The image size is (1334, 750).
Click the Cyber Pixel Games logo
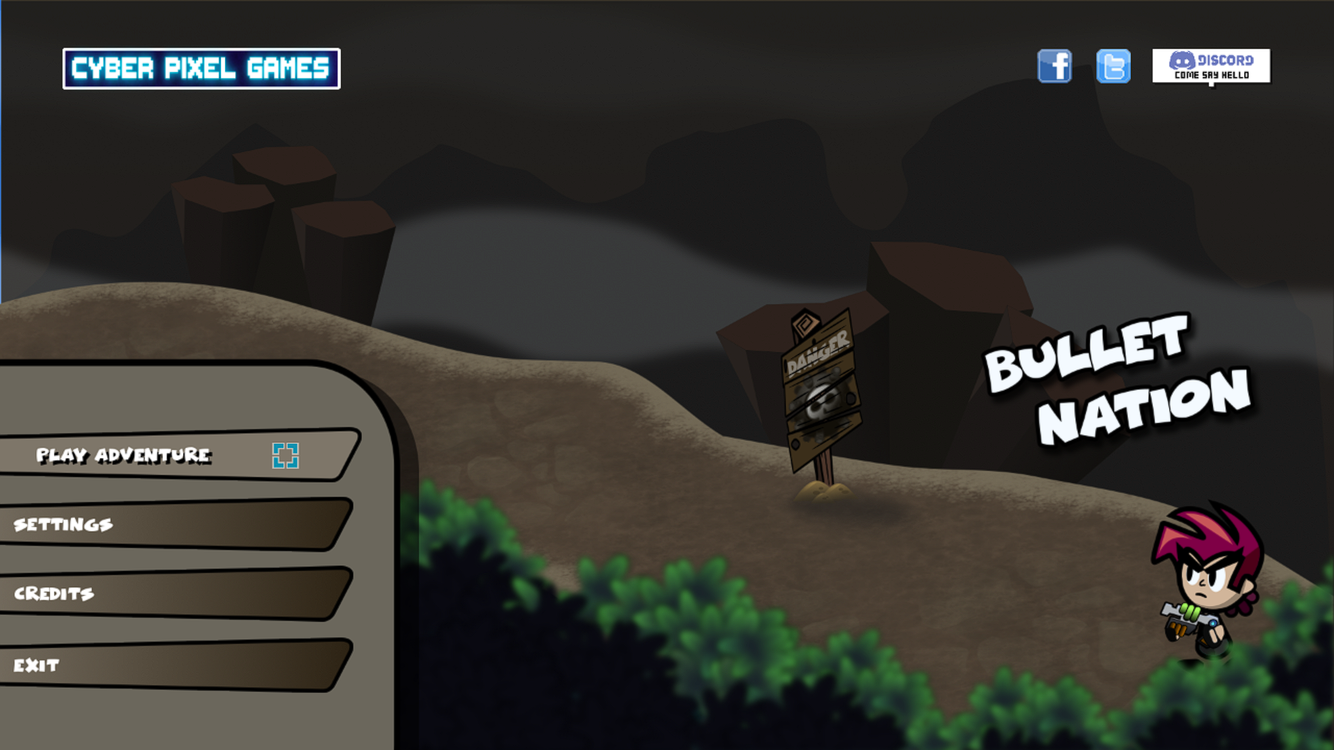[202, 68]
